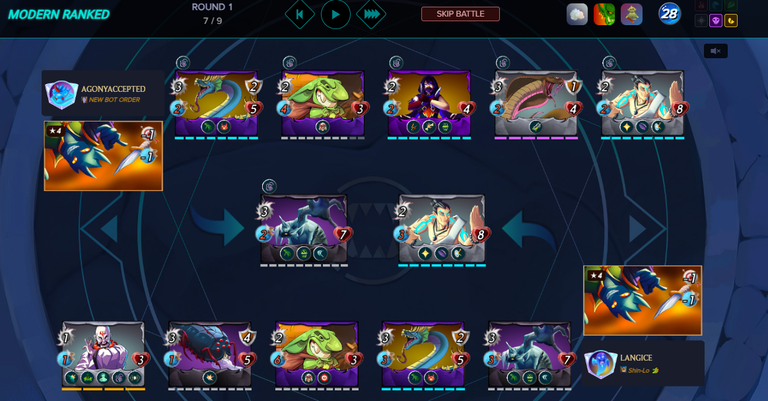Select the pink worm monster card
This screenshot has width=768, height=401.
point(536,103)
